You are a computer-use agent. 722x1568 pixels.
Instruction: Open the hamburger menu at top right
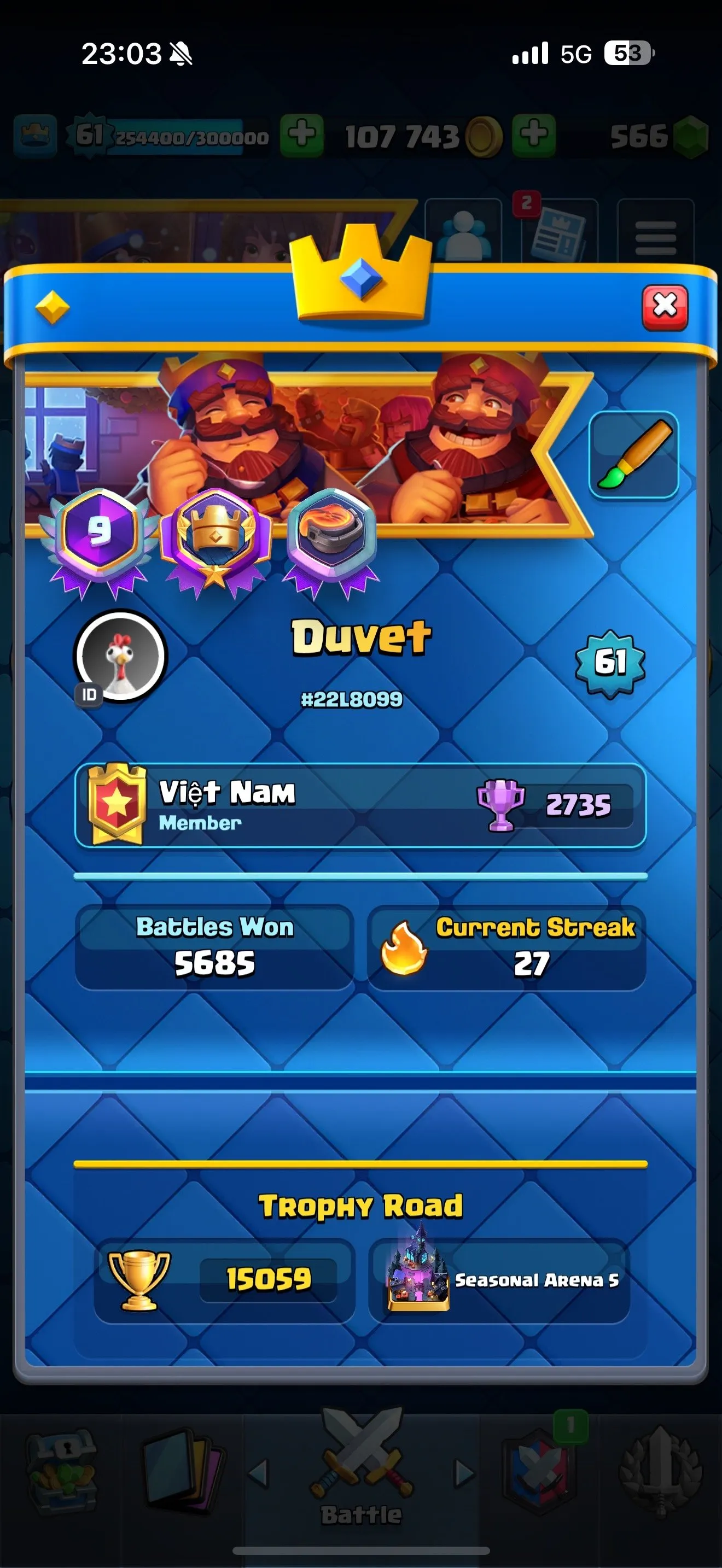pos(657,237)
